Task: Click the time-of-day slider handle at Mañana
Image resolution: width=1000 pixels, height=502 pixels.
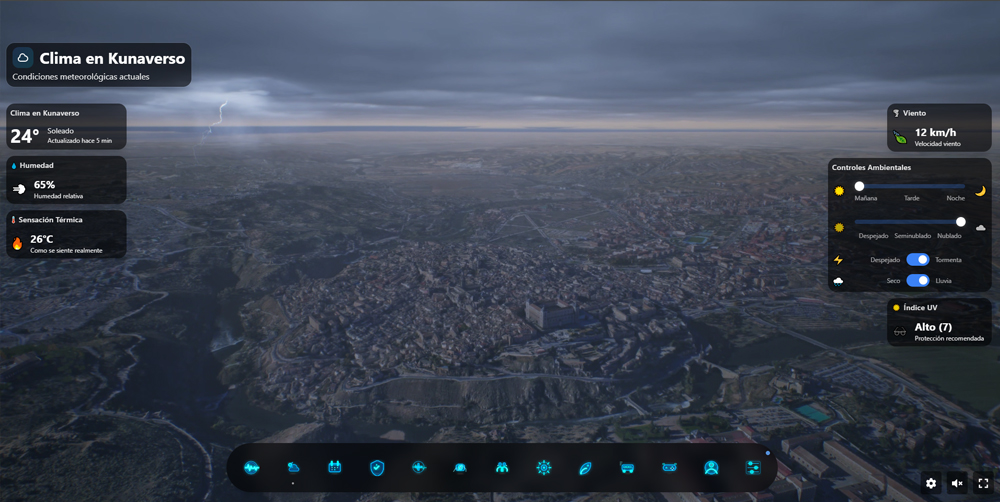Action: tap(859, 186)
